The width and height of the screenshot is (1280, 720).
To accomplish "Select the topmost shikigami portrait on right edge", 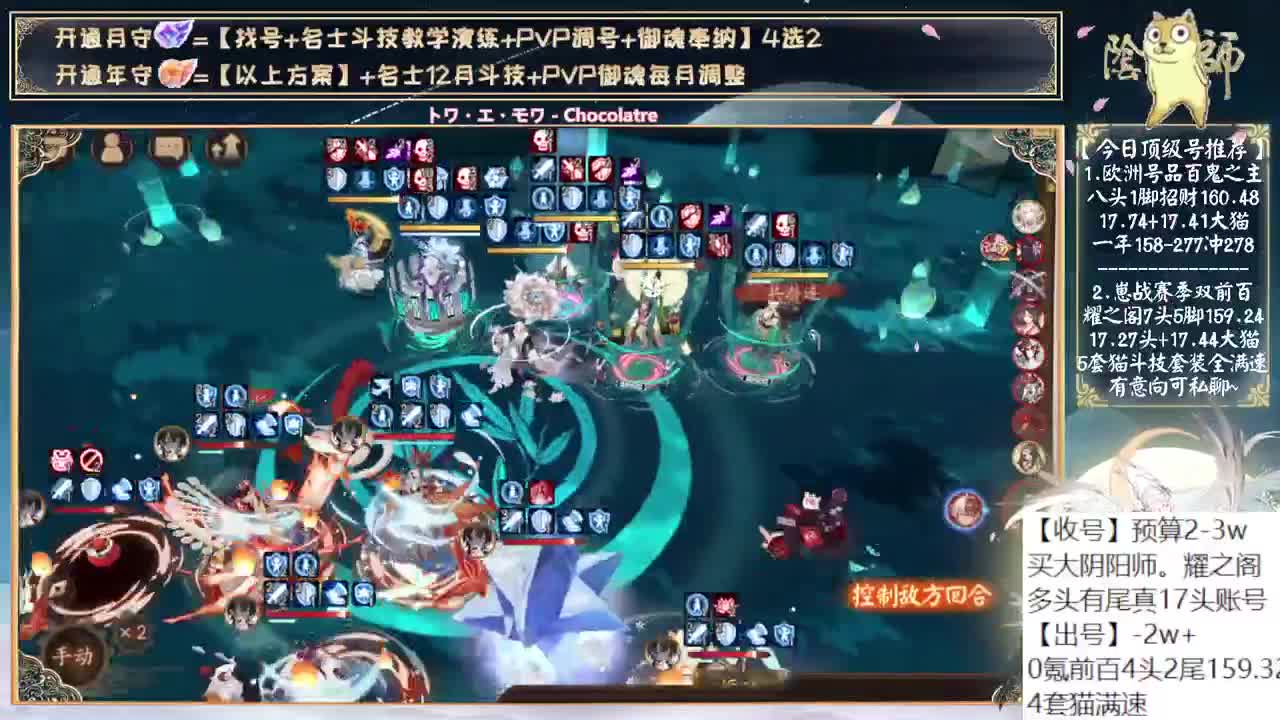I will click(x=1029, y=215).
